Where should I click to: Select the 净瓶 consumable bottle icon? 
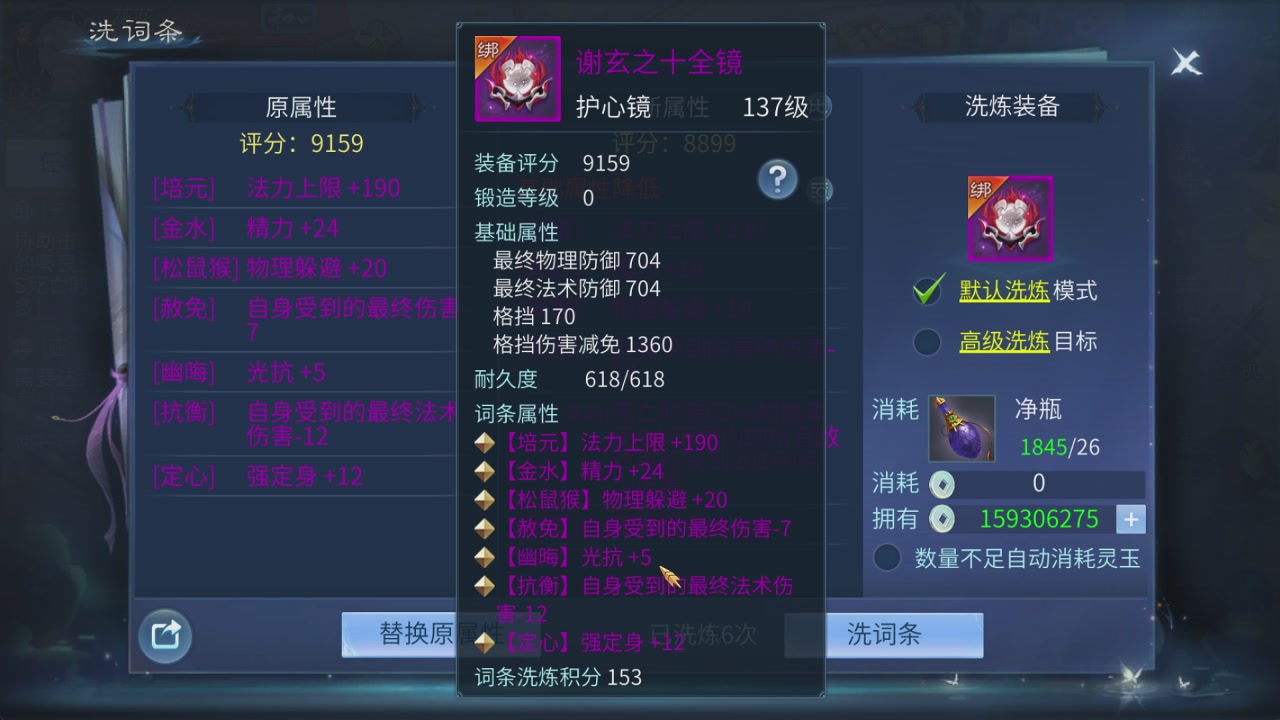point(961,428)
